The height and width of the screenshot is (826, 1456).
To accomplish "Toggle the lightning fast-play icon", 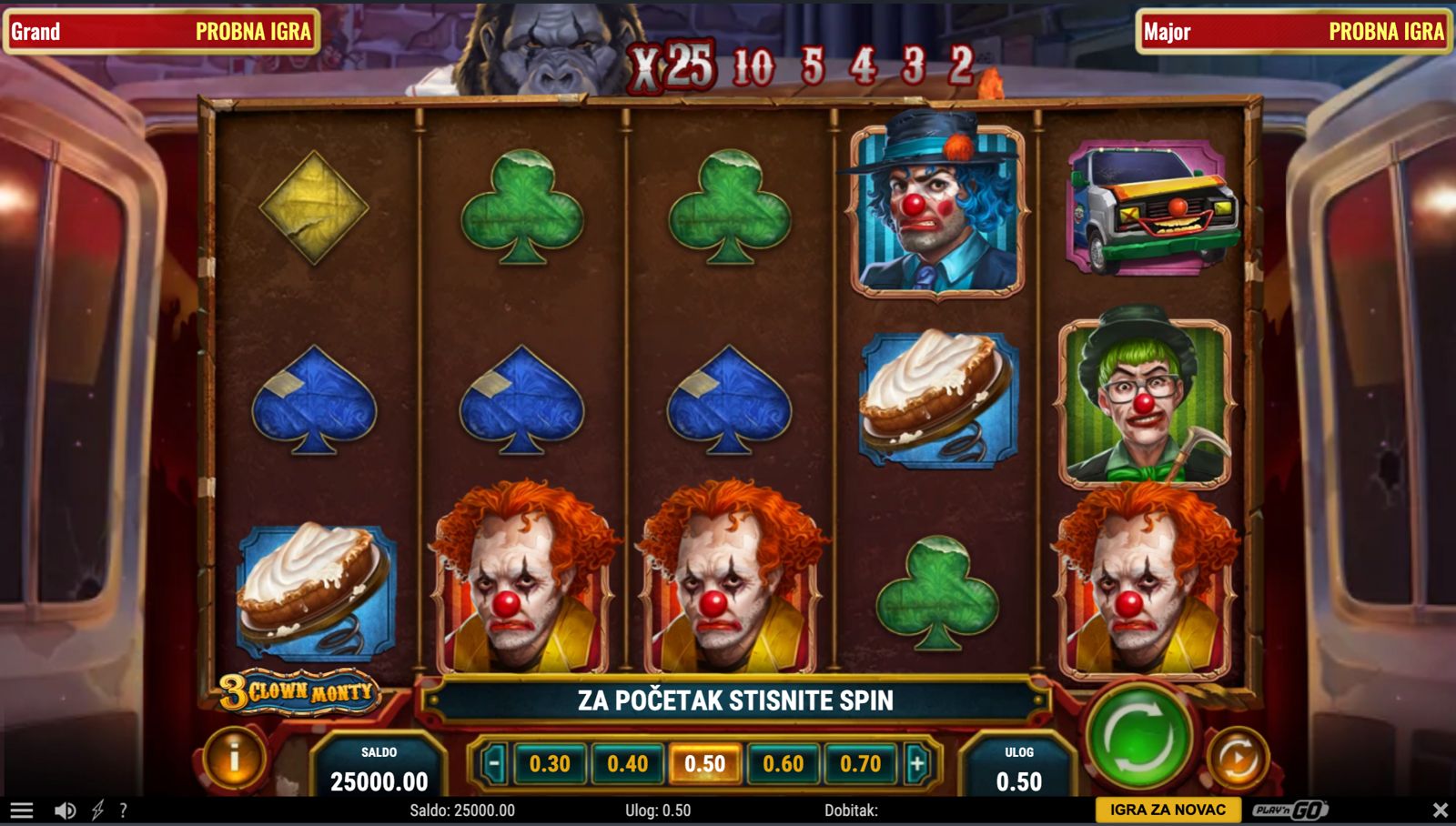I will click(x=97, y=810).
